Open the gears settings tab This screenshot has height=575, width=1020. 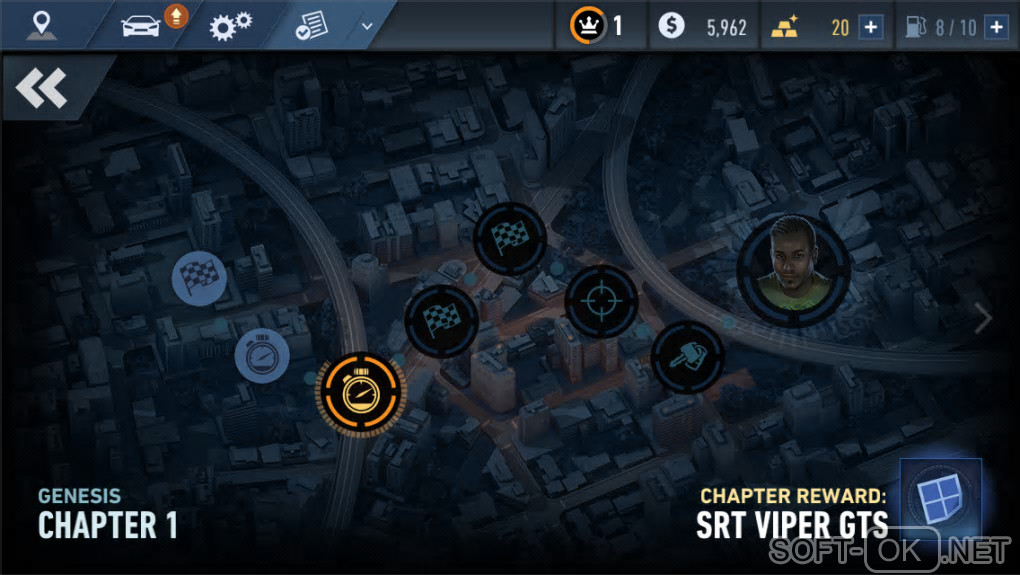230,25
